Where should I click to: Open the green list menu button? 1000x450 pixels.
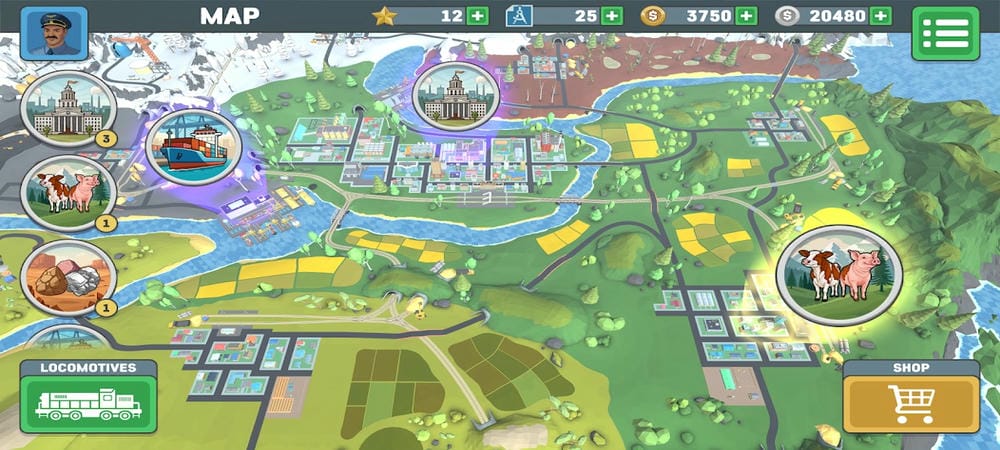coord(945,34)
